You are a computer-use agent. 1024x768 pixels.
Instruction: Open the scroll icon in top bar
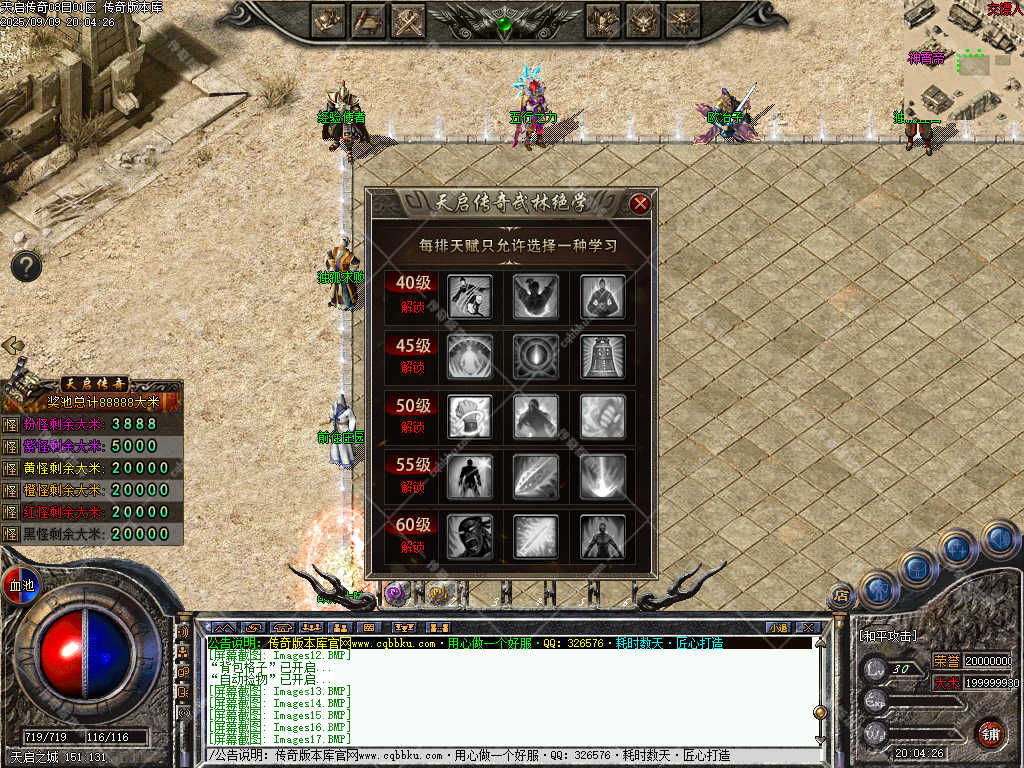point(368,19)
